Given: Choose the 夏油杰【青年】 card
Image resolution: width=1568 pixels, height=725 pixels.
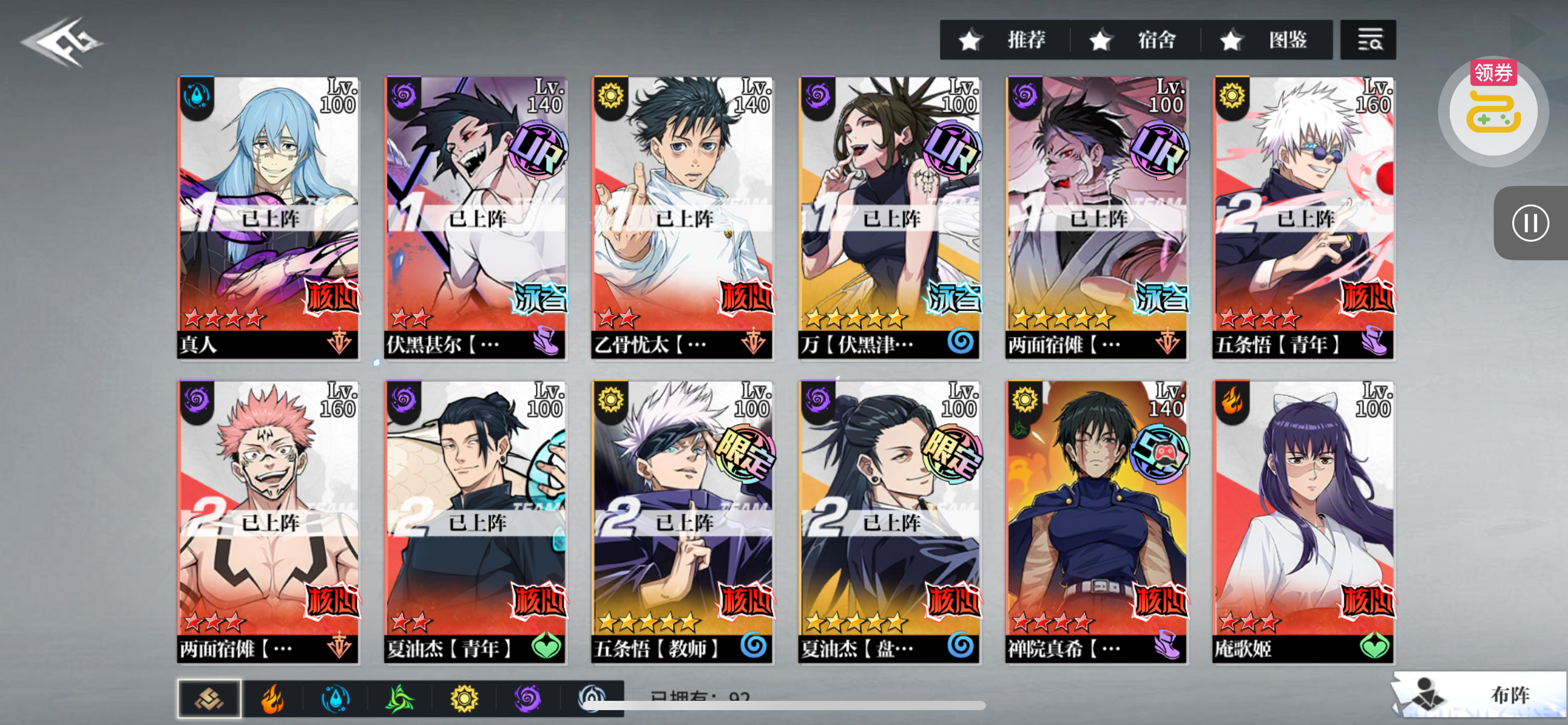Looking at the screenshot, I should [475, 522].
